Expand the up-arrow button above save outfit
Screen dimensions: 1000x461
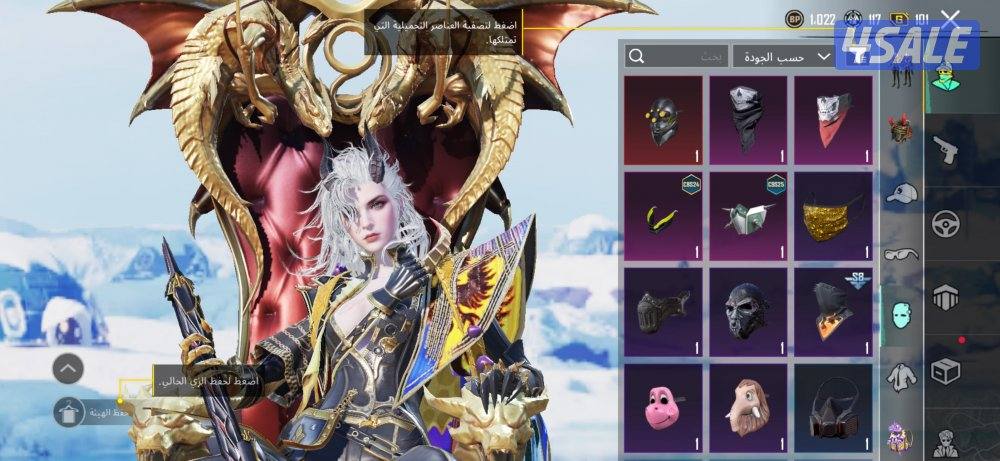[x=68, y=368]
